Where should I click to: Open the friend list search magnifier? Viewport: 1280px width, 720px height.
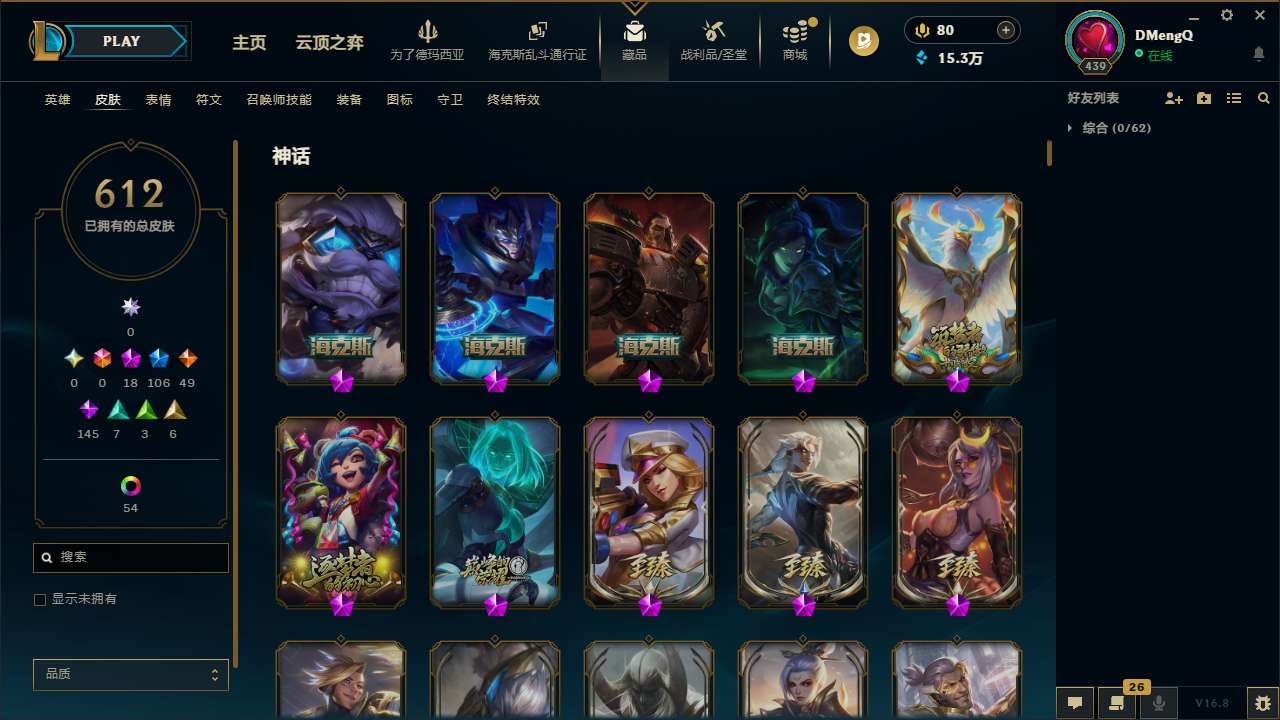[1263, 98]
